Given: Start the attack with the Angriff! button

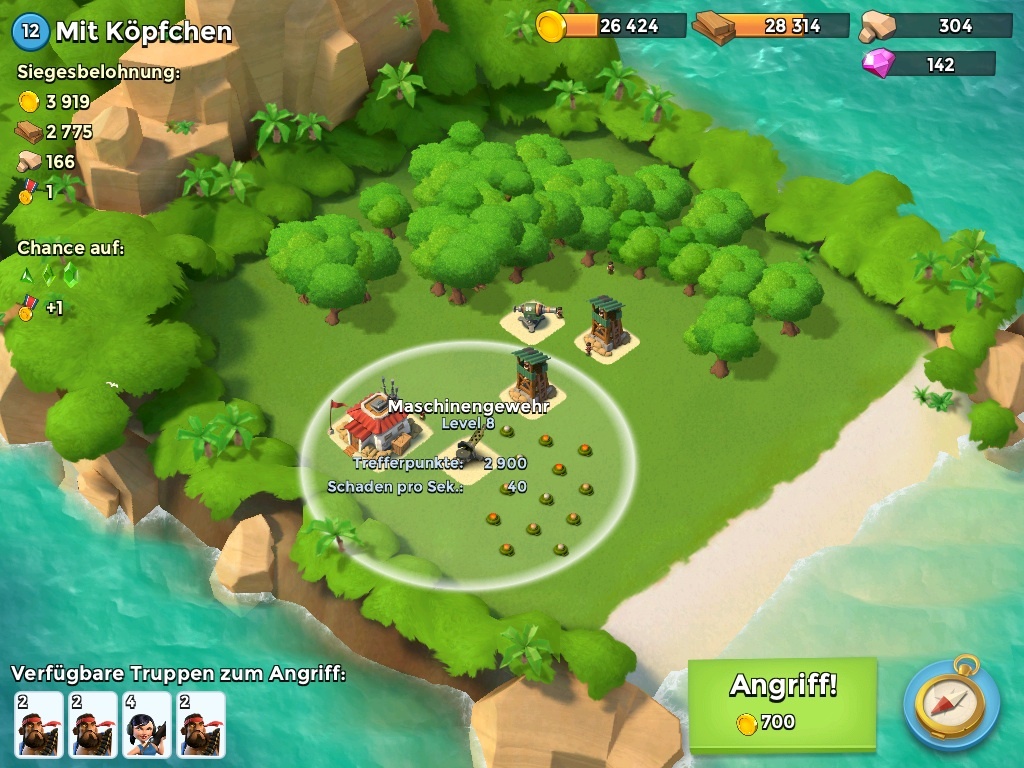Looking at the screenshot, I should click(x=782, y=702).
